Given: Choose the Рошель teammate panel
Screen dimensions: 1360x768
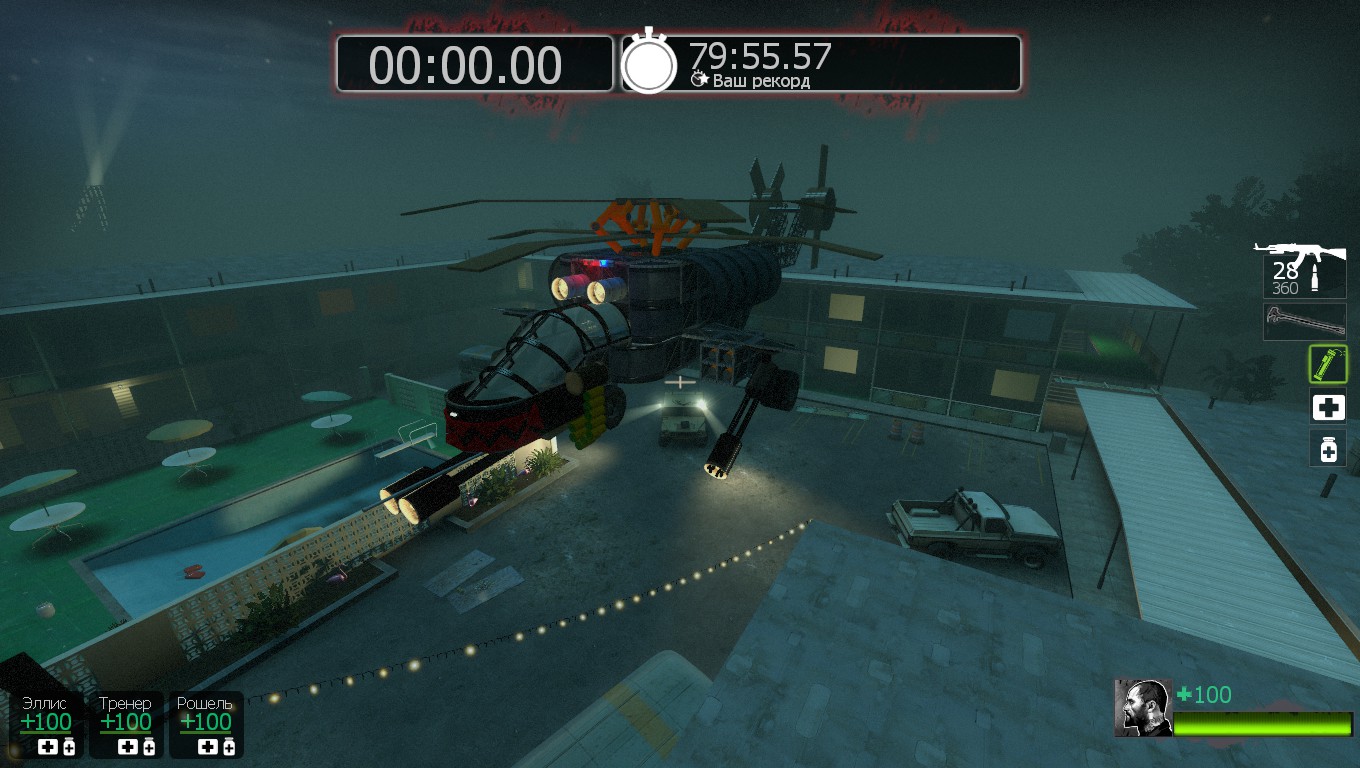Looking at the screenshot, I should click(206, 724).
